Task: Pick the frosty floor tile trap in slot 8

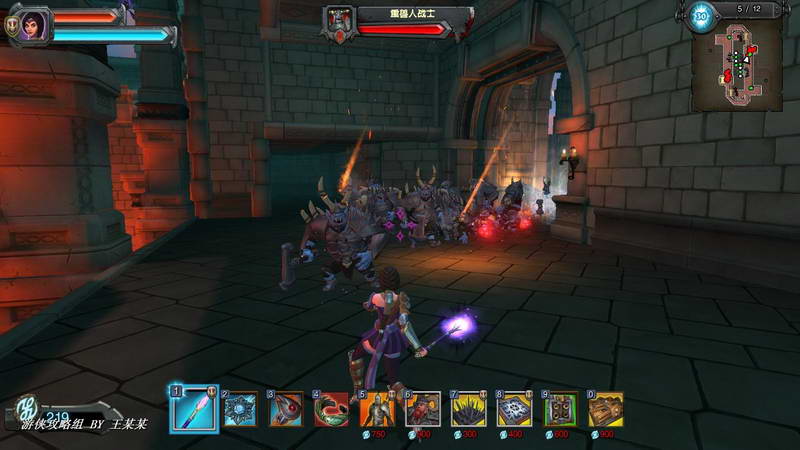Action: coord(515,409)
